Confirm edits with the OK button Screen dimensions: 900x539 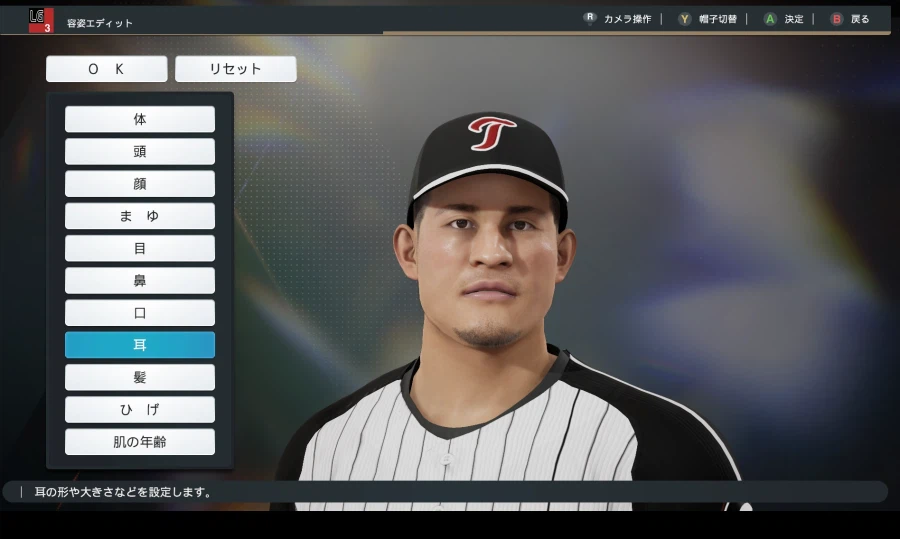[x=106, y=69]
